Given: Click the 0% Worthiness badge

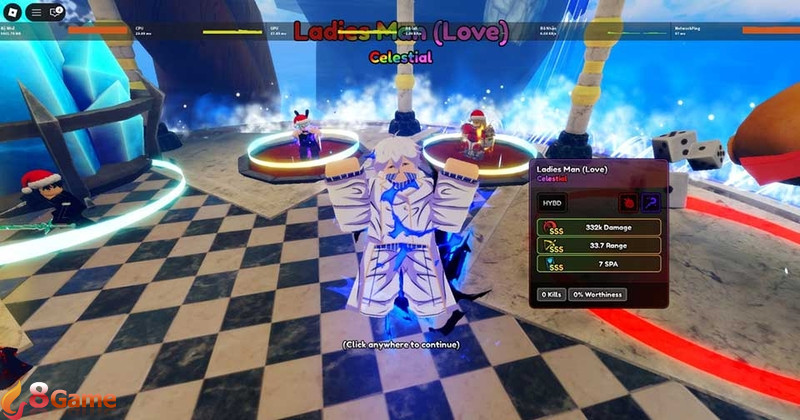Looking at the screenshot, I should [597, 294].
